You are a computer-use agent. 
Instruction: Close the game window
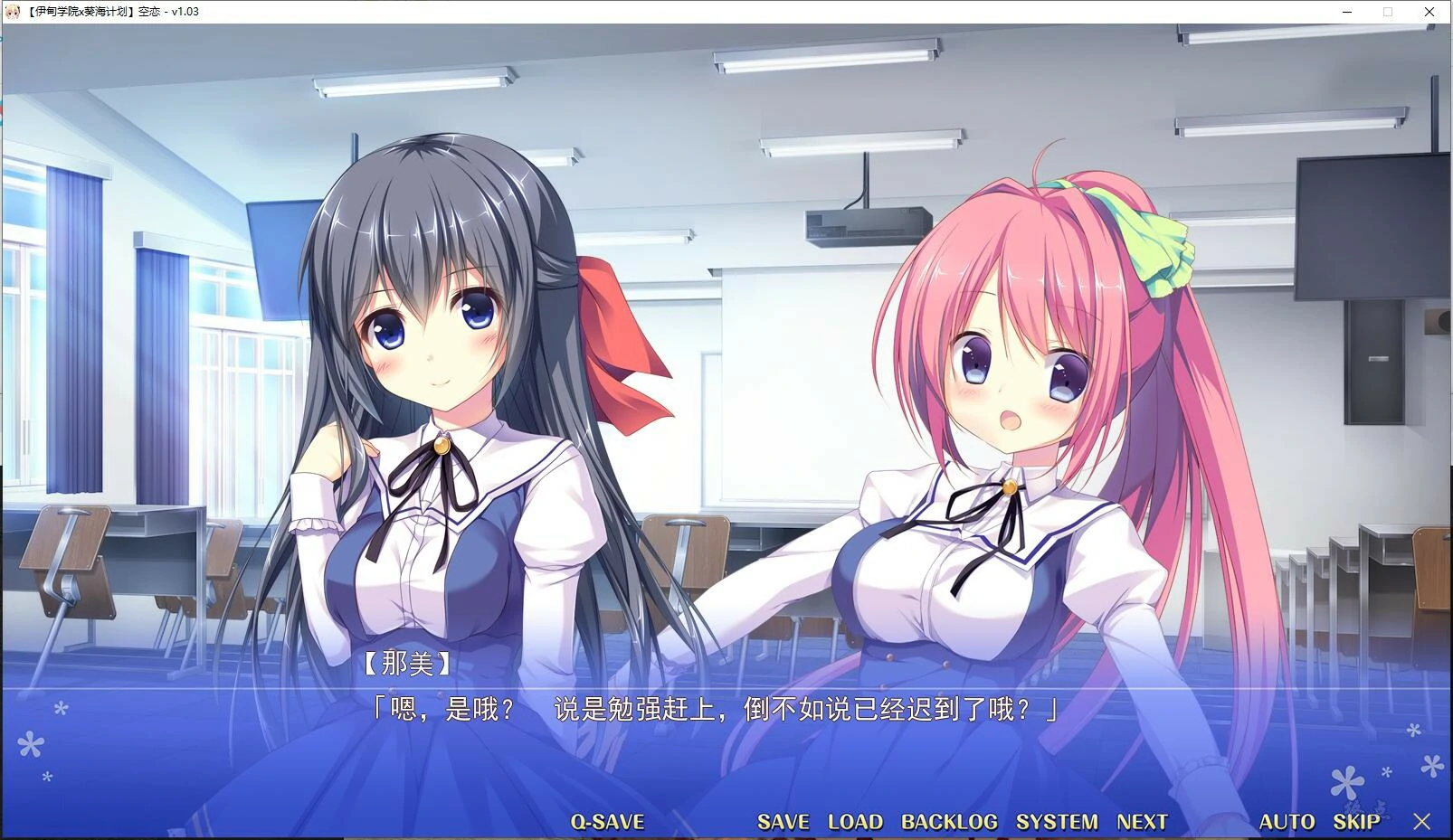coord(1428,12)
